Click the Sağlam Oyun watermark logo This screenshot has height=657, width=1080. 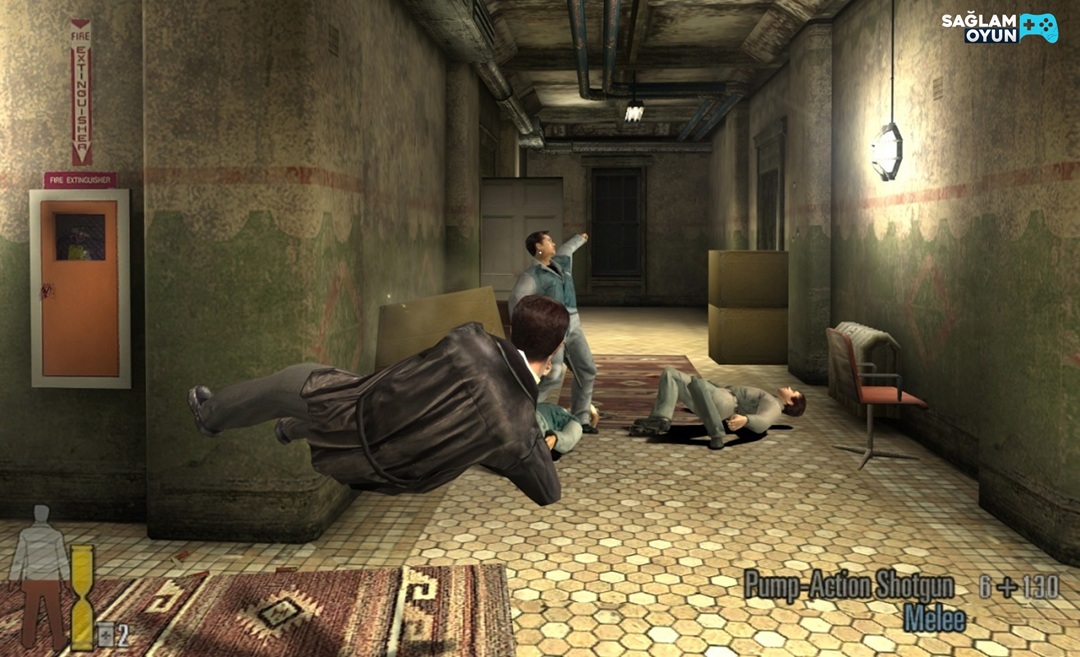[x=998, y=28]
